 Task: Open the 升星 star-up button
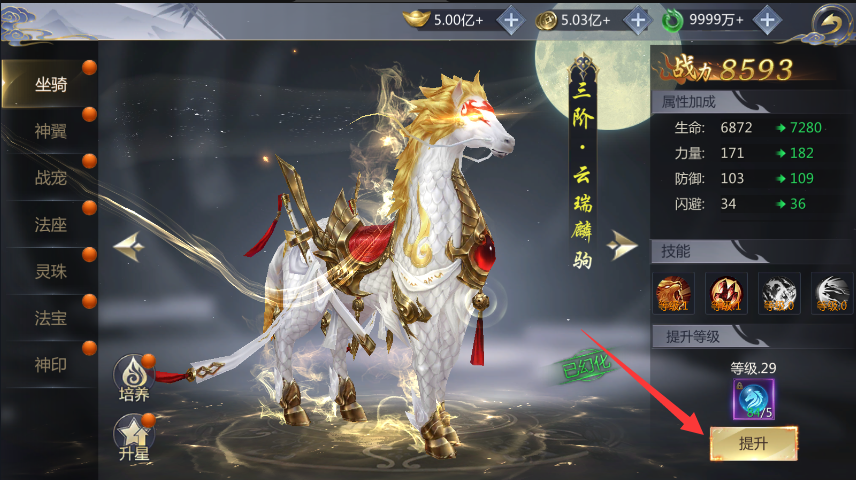click(133, 437)
